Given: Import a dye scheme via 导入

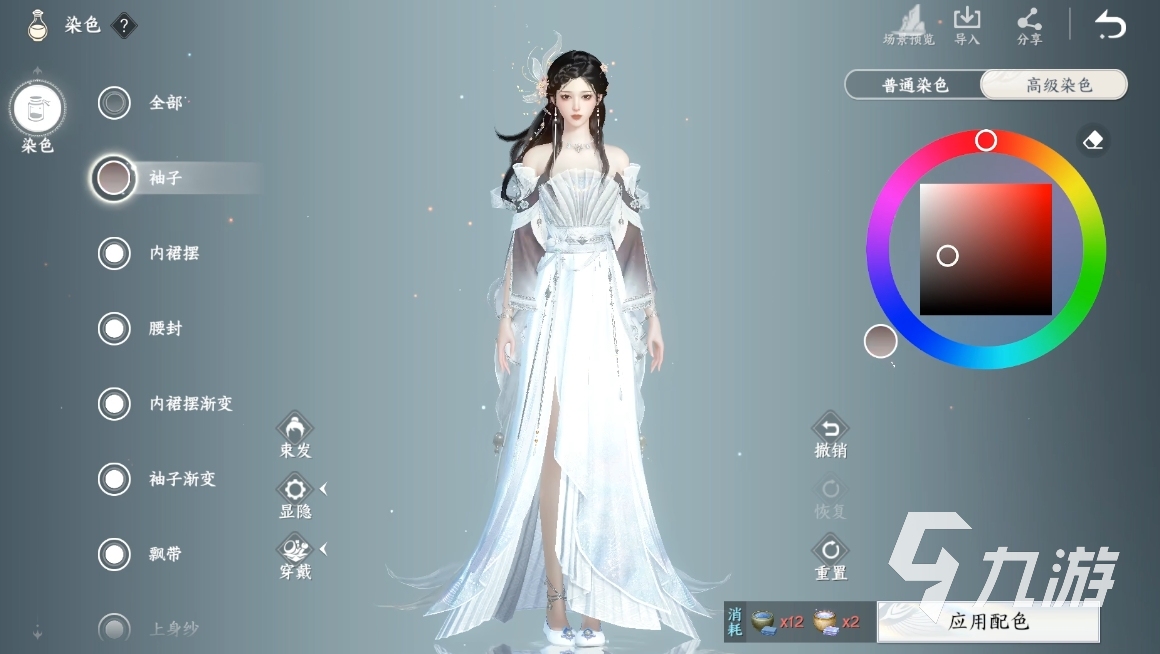Looking at the screenshot, I should pos(967,24).
